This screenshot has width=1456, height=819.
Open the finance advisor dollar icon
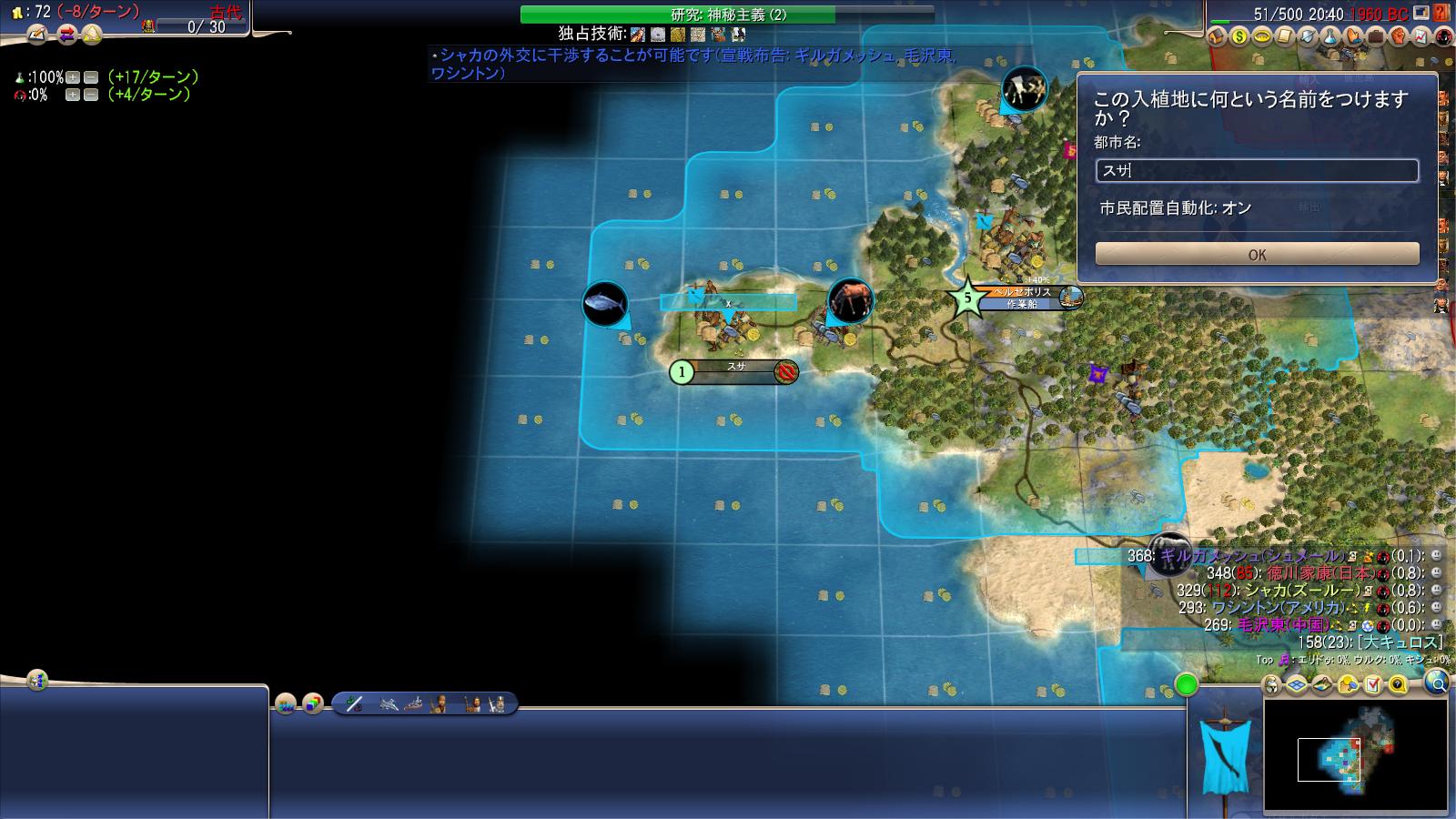1239,37
